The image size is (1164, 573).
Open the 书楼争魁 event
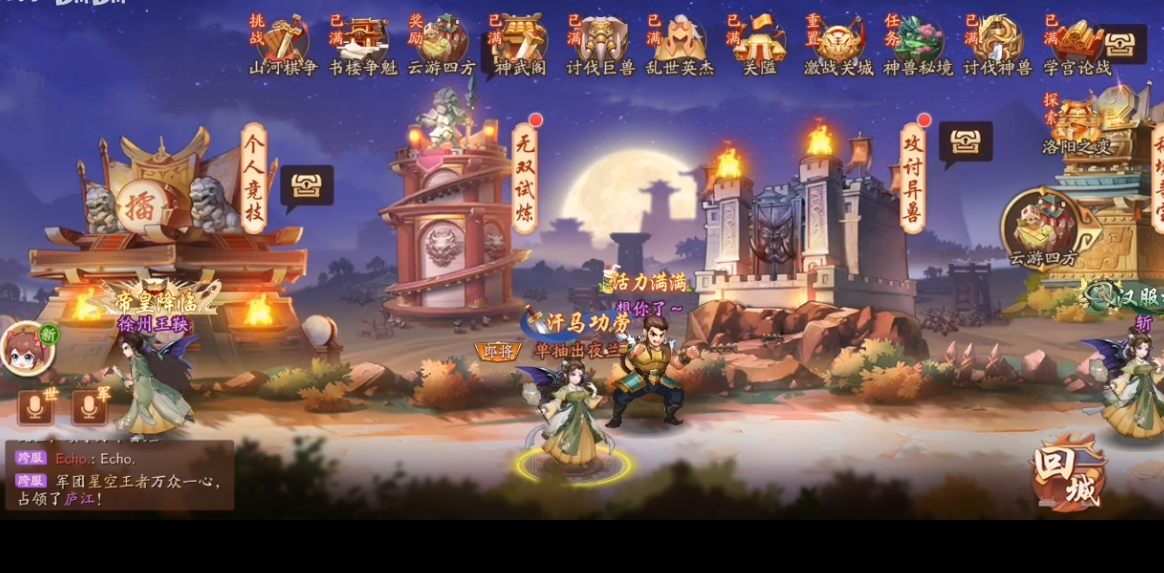click(363, 42)
